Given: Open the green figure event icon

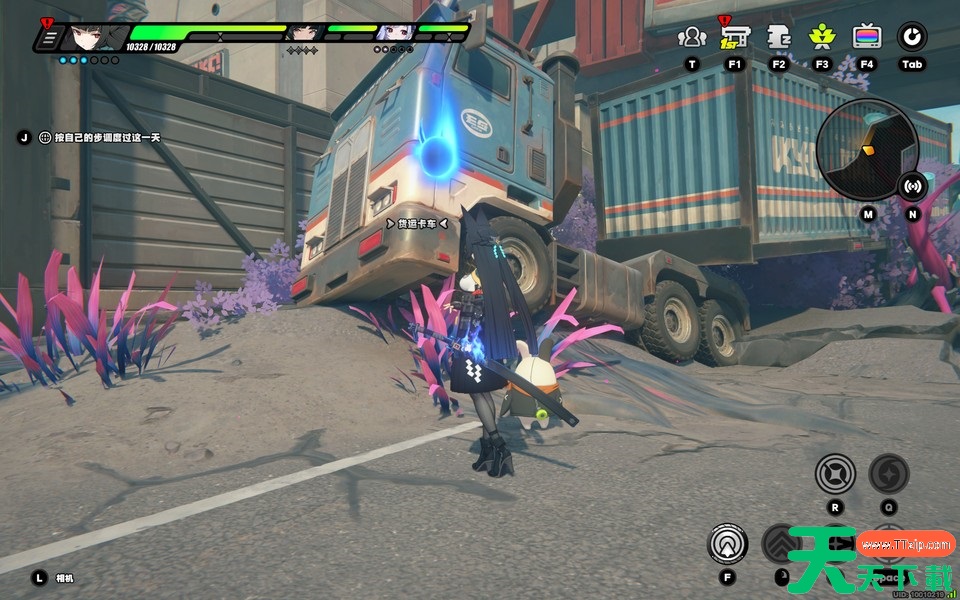Looking at the screenshot, I should 822,37.
